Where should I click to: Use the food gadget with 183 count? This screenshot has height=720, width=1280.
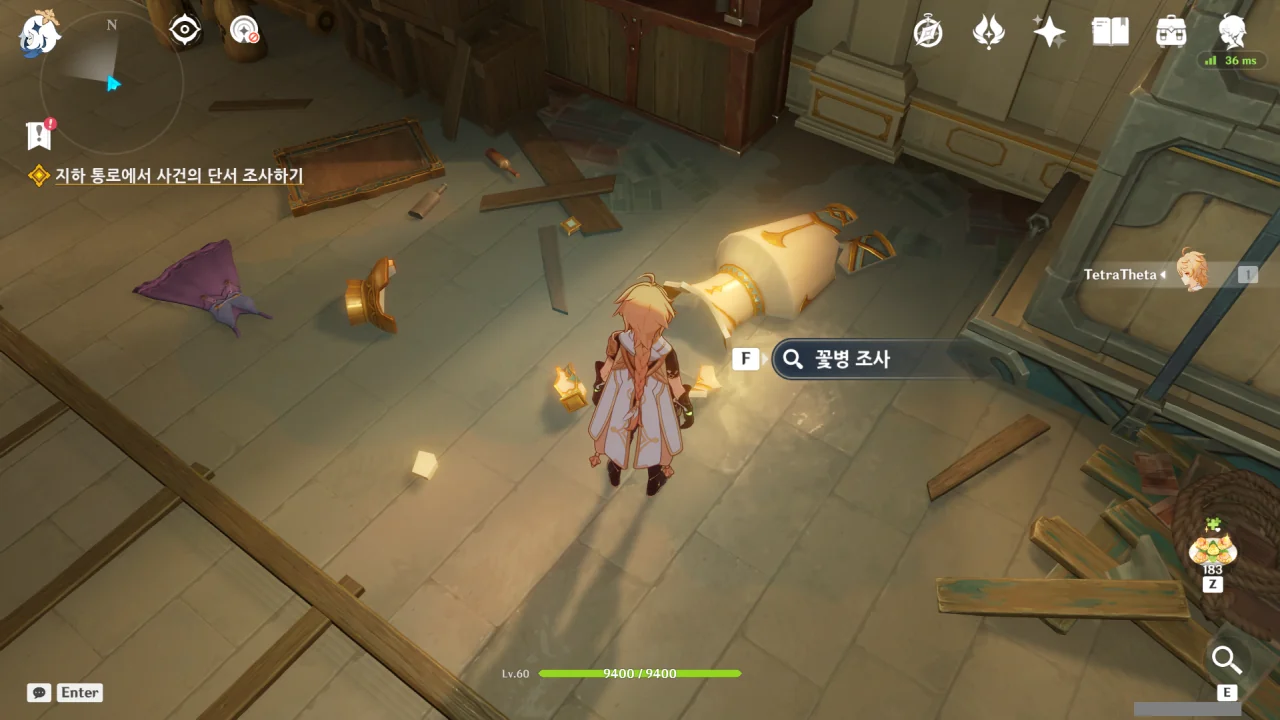click(x=1213, y=549)
